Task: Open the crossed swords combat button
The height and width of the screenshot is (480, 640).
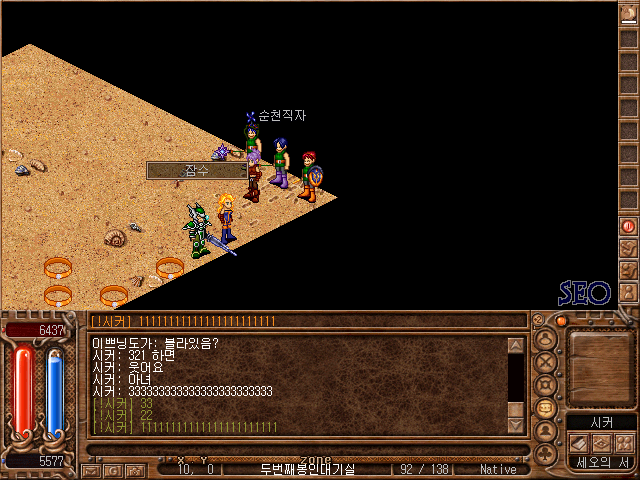Action: [546, 361]
